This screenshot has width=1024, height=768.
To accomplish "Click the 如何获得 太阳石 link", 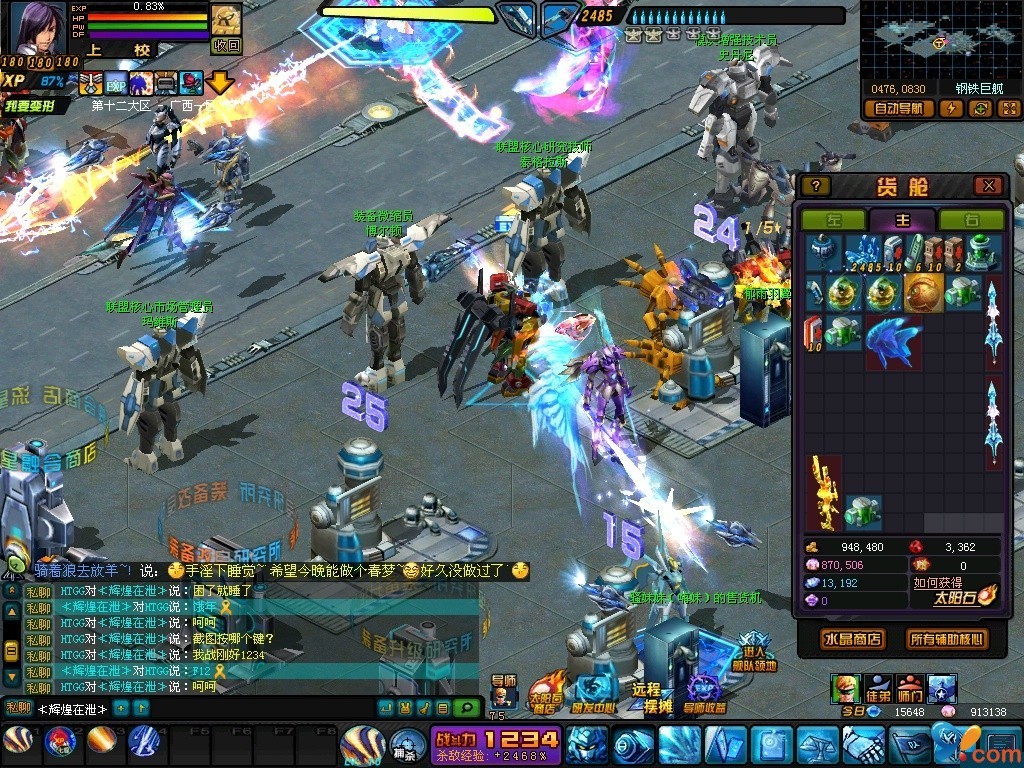I will 937,583.
